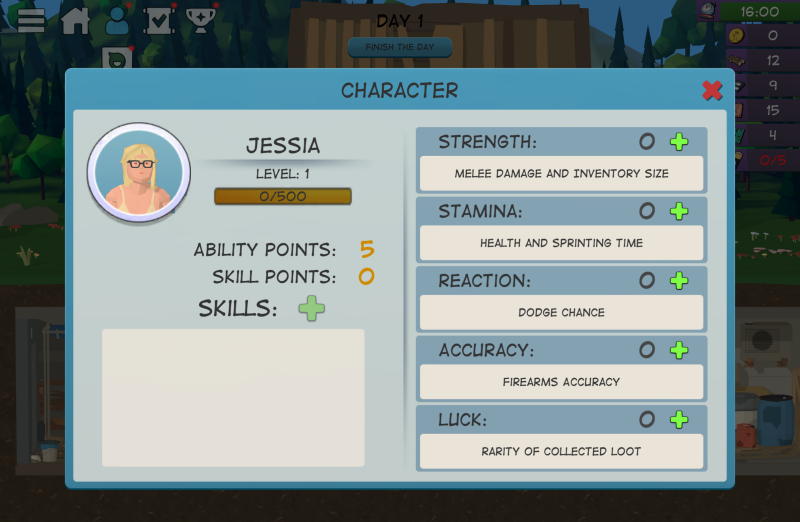This screenshot has height=522, width=800.
Task: Click Jessia's portrait
Action: [139, 173]
